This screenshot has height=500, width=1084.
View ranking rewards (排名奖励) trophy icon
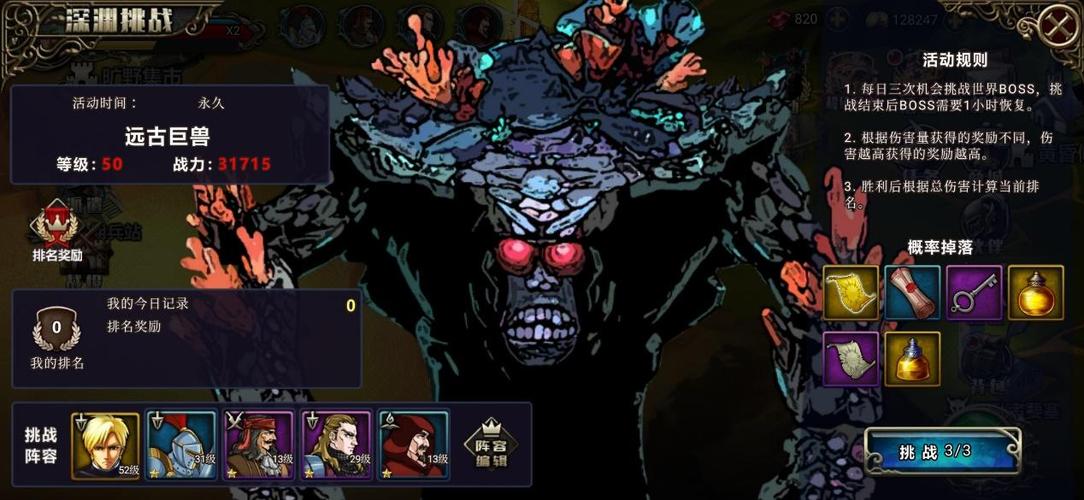tap(57, 229)
